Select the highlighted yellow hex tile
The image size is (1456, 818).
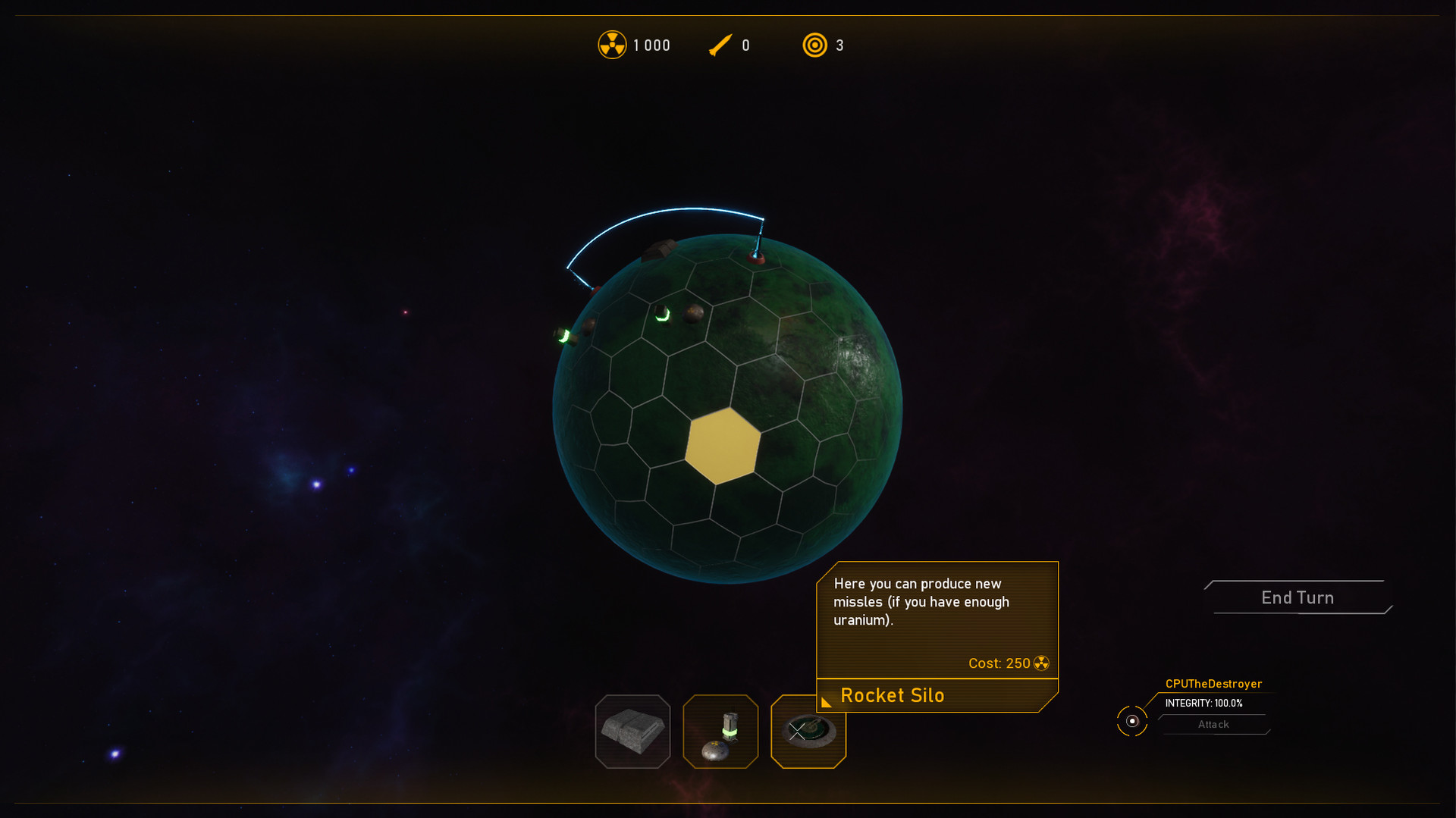pos(722,446)
